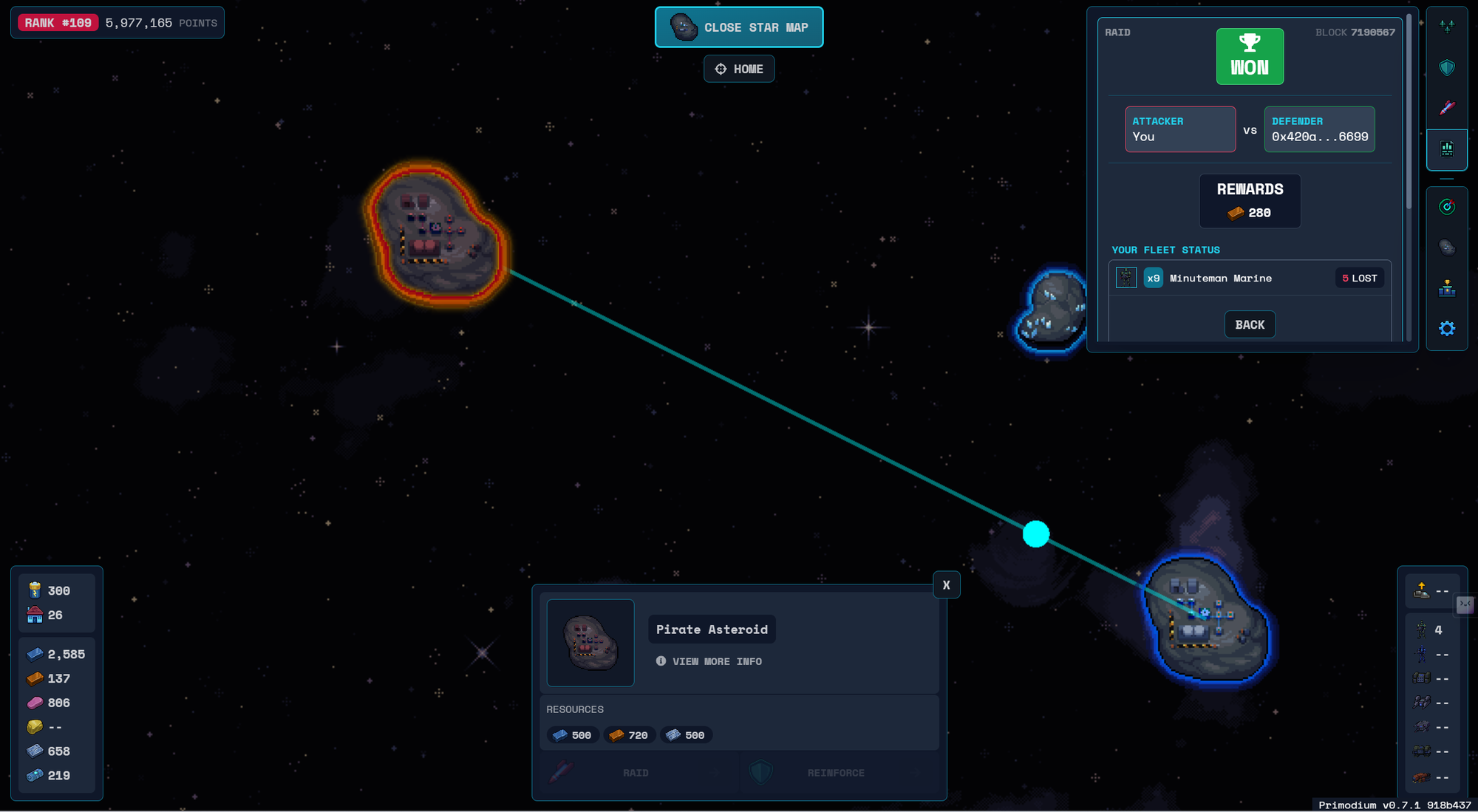View more info on Pirate Asteroid
This screenshot has height=812, width=1478.
(x=709, y=661)
